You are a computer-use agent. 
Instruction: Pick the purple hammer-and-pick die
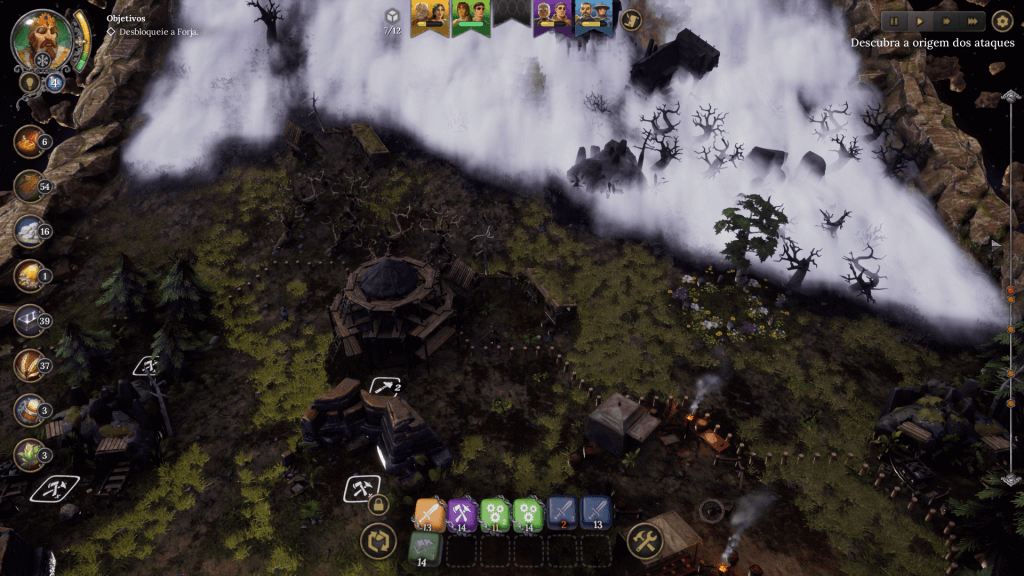[x=463, y=514]
